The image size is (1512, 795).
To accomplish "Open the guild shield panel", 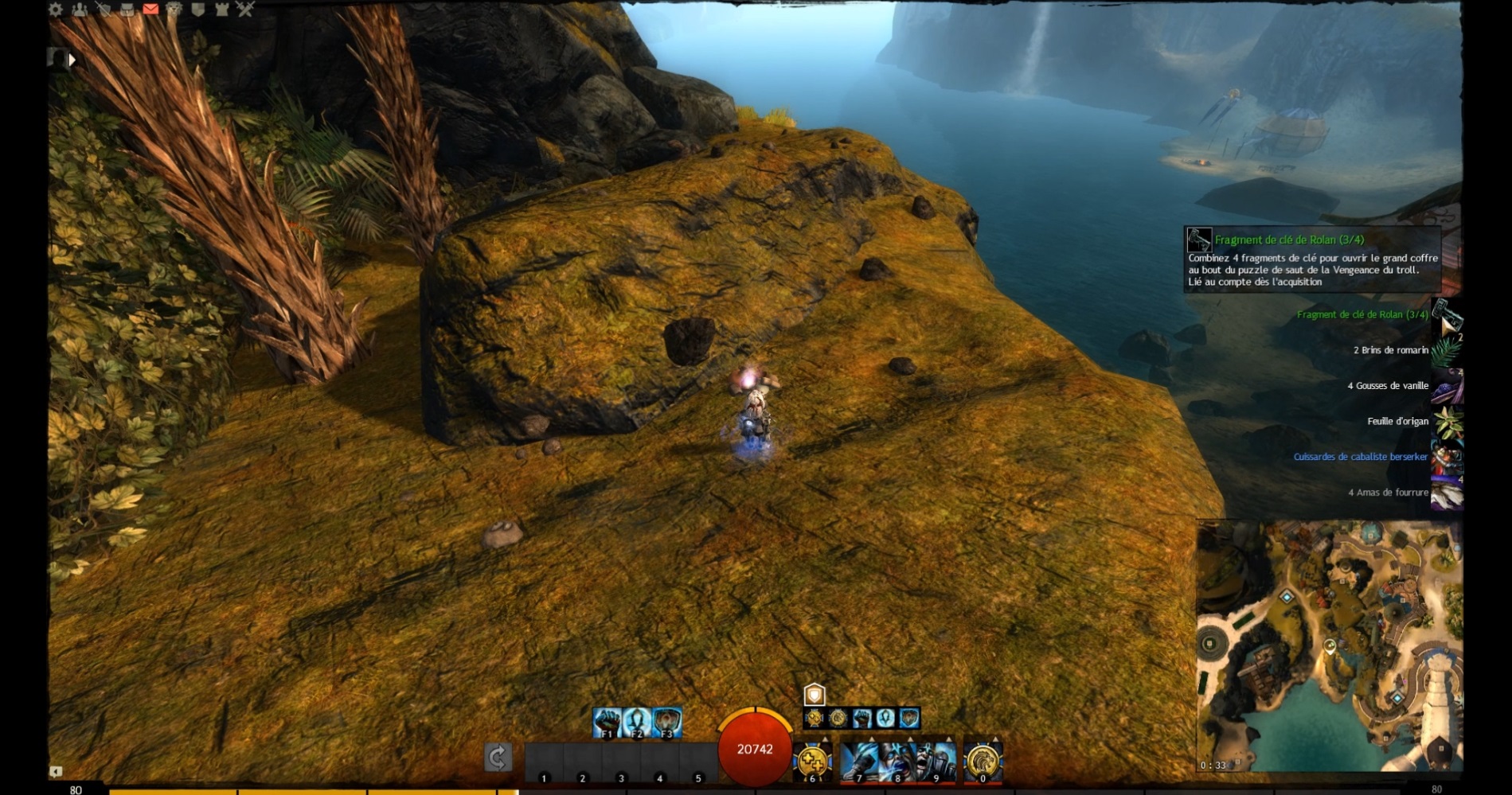I will coord(198,10).
